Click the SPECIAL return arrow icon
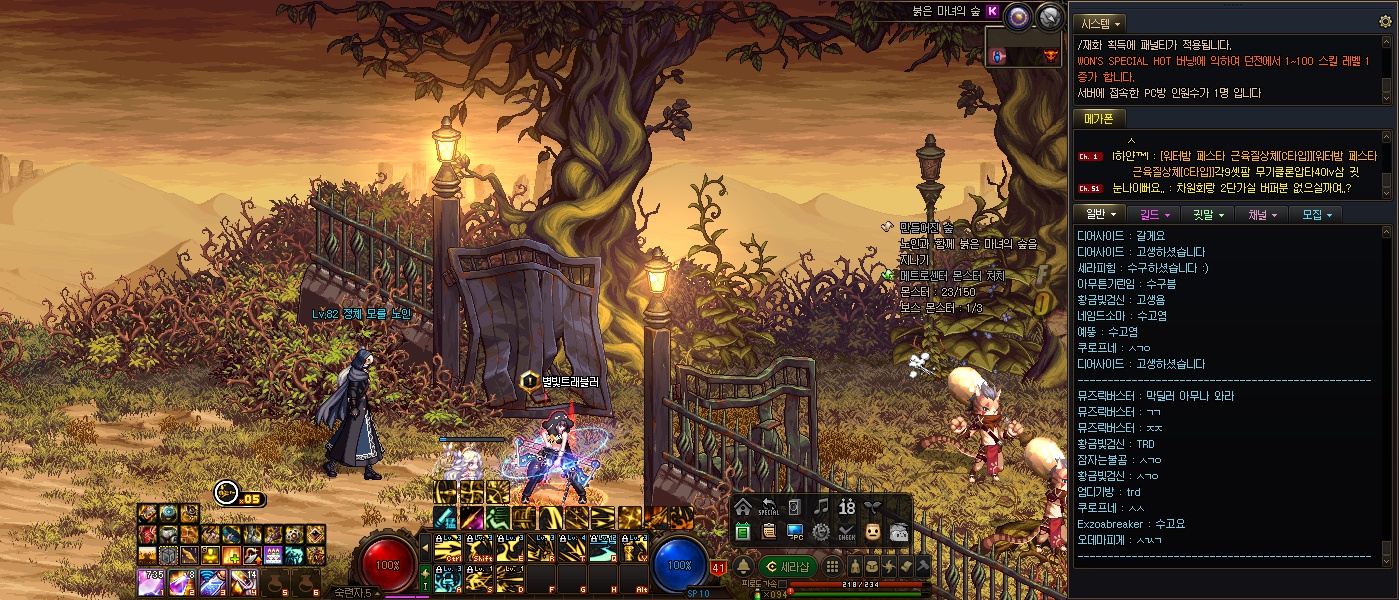 tap(769, 507)
